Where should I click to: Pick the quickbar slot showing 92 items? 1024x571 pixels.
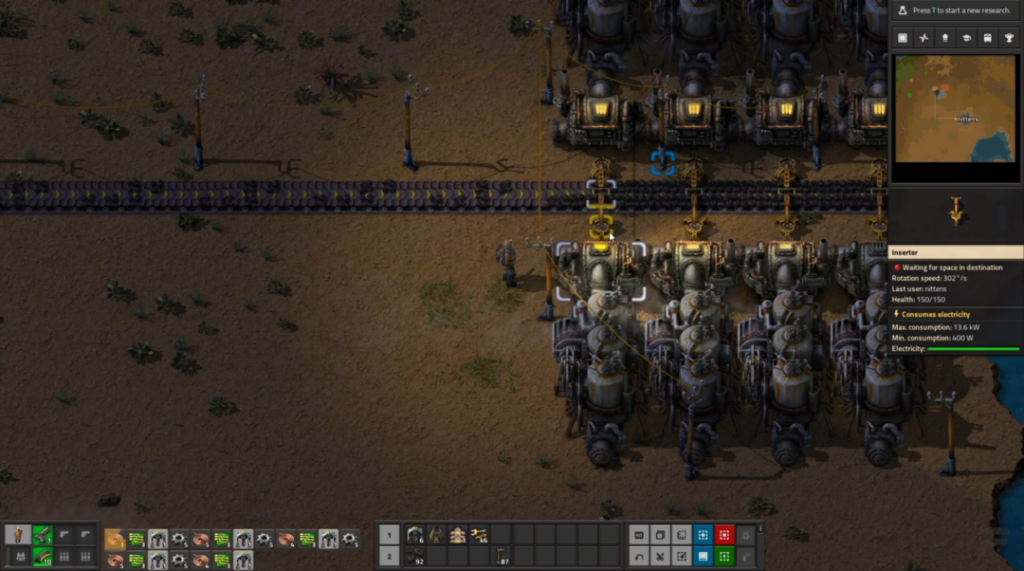click(414, 556)
